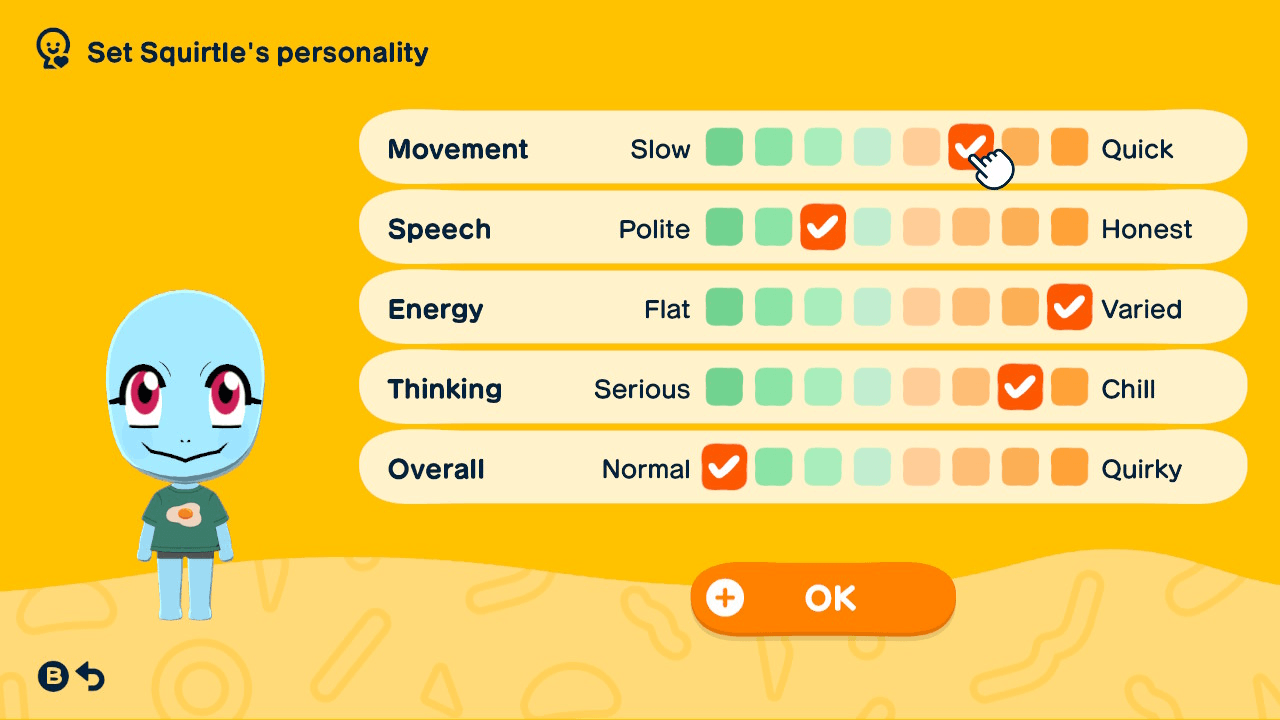Toggle the Speech checkmark near Polite
Image resolution: width=1280 pixels, height=720 pixels.
823,227
